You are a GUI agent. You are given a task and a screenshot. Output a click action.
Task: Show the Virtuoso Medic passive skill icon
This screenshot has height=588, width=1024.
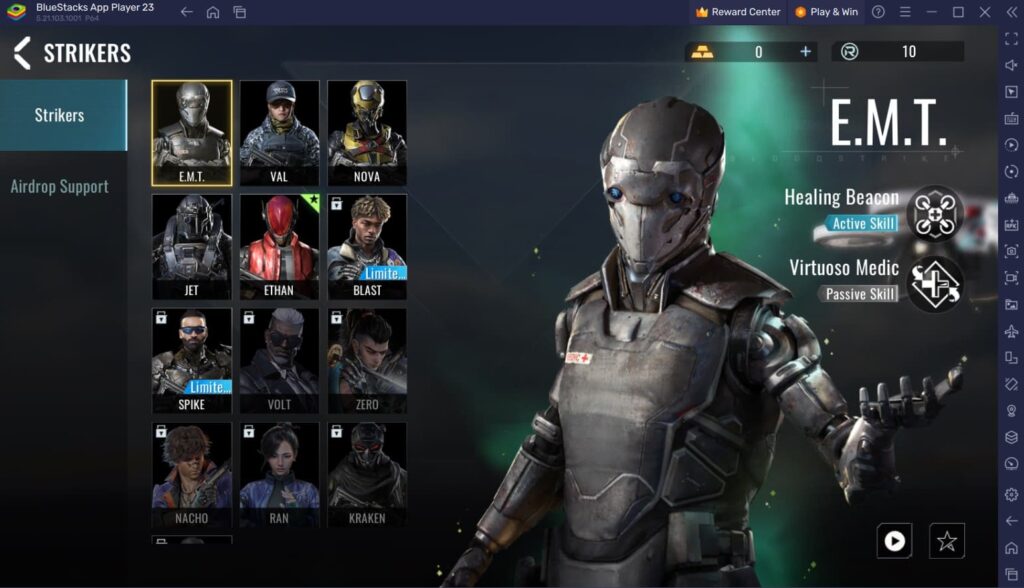click(935, 284)
